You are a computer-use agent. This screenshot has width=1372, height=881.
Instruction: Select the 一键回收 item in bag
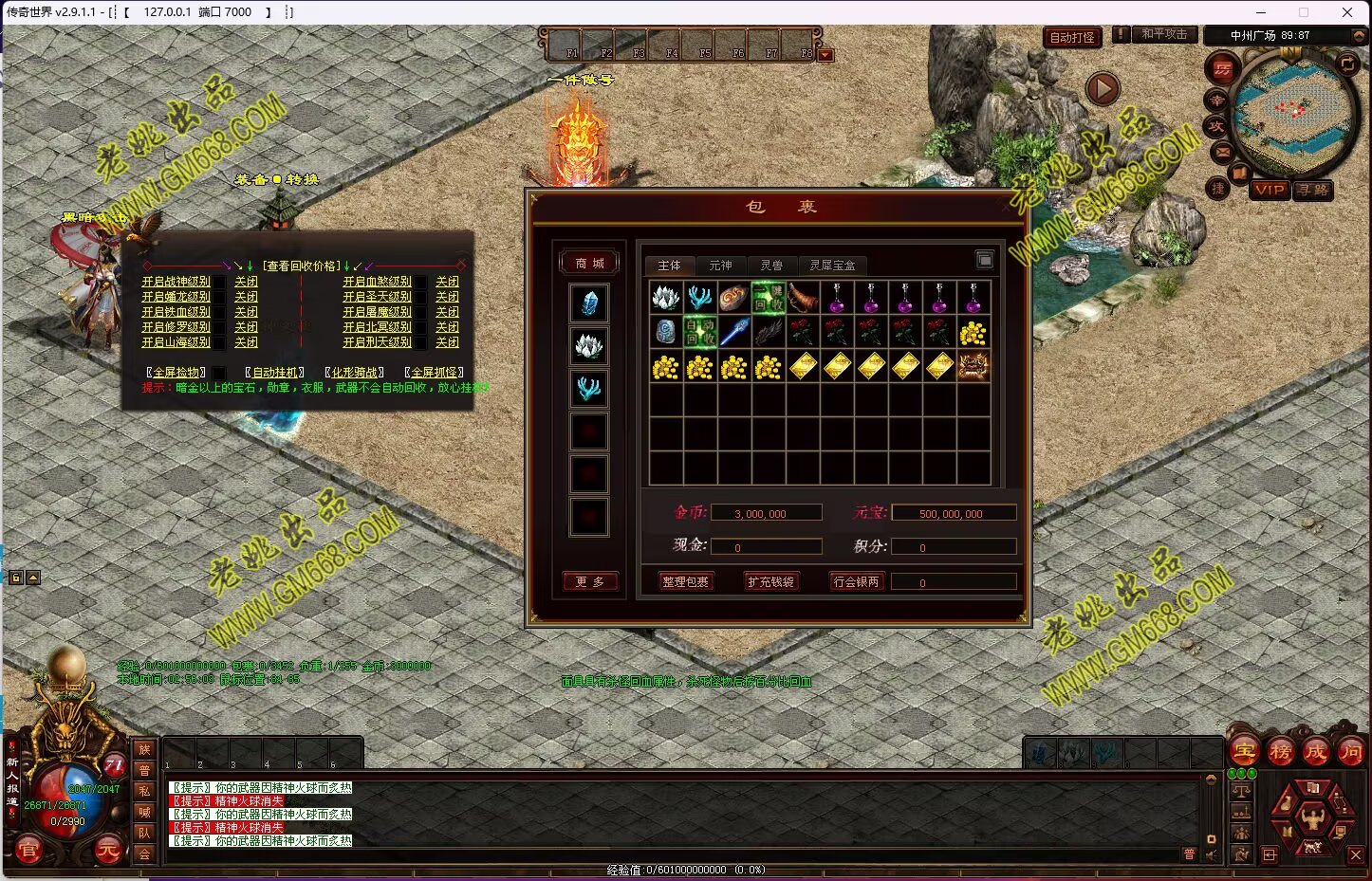768,298
